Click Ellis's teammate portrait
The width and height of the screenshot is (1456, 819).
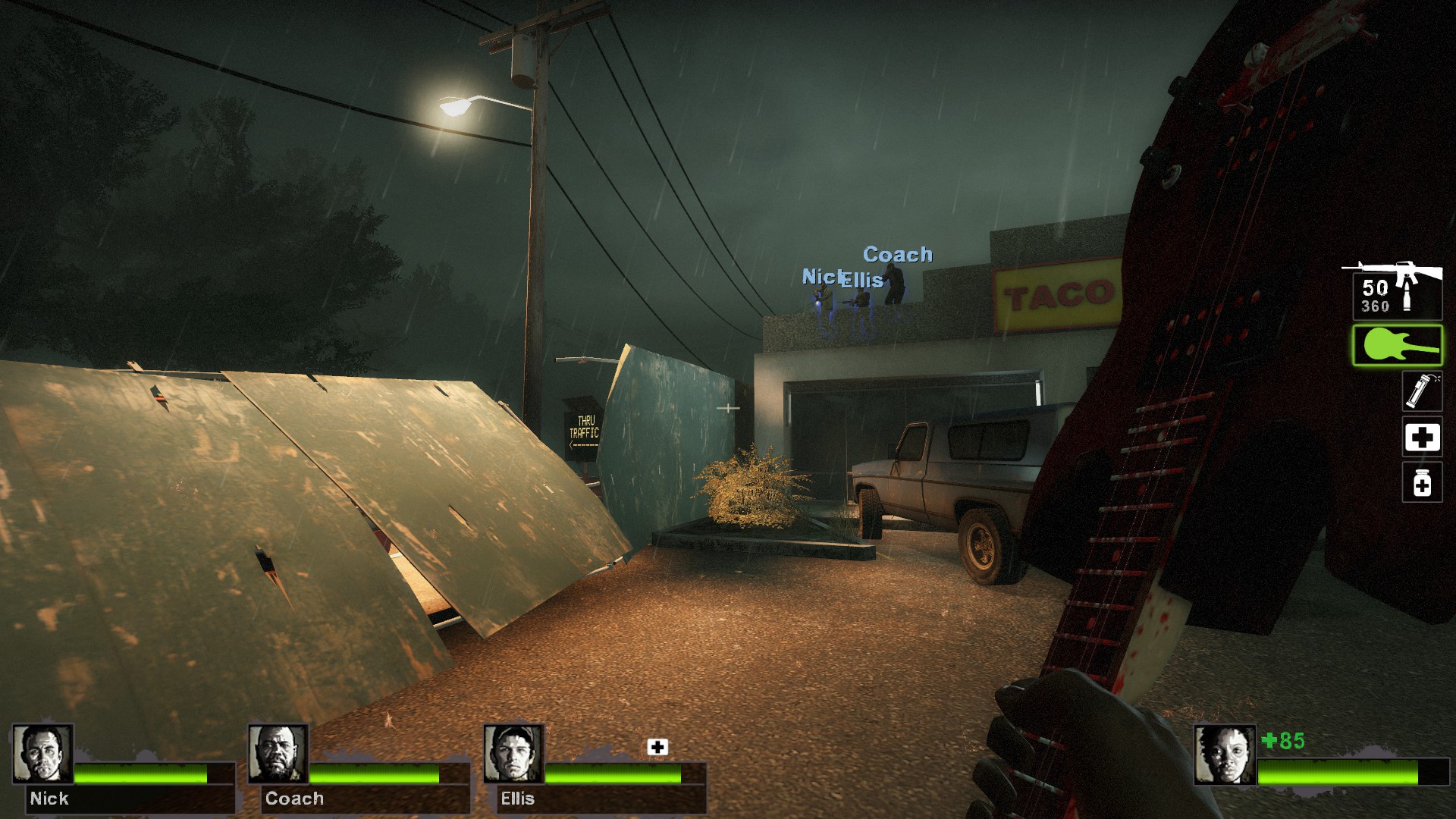click(x=514, y=754)
